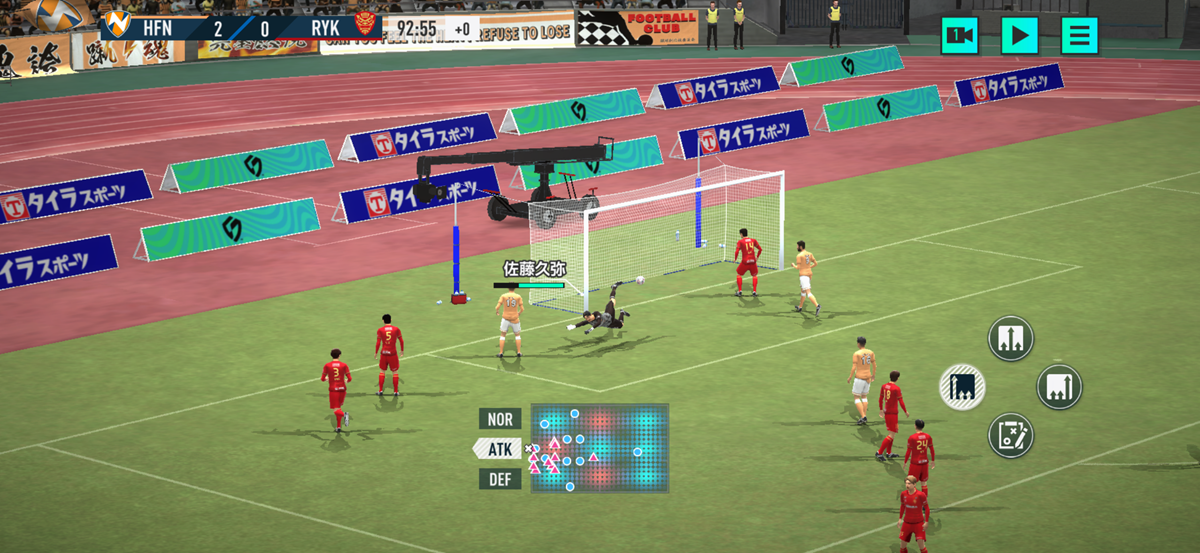Choose the ATK attacking mode
This screenshot has width=1200, height=553.
499,449
